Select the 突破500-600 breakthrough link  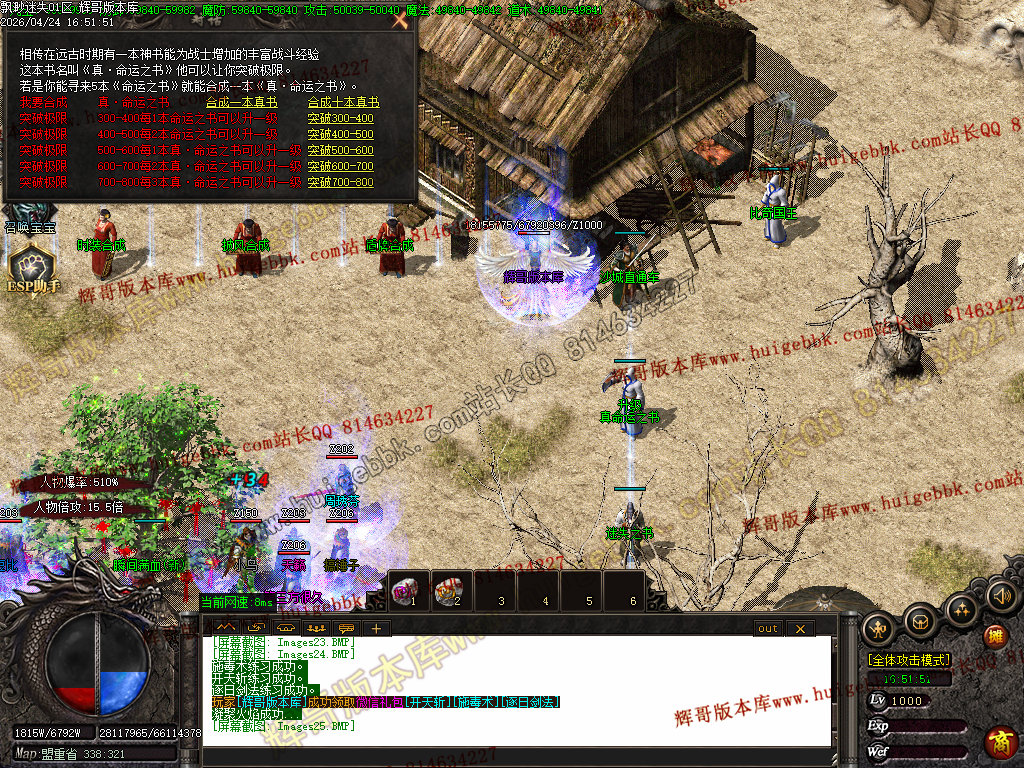340,150
